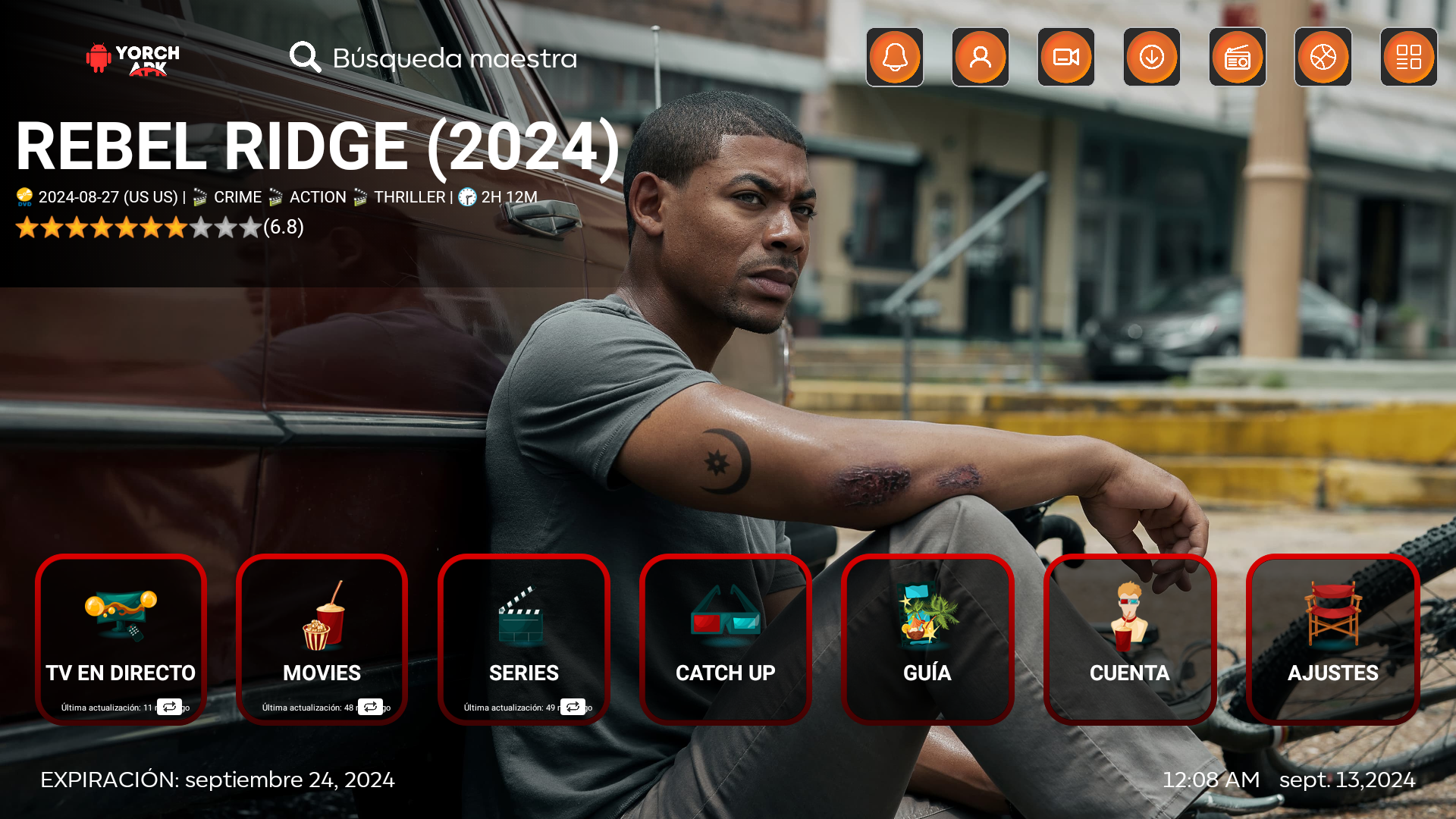Click the refresh button under MOVIES
This screenshot has width=1456, height=819.
coord(370,707)
